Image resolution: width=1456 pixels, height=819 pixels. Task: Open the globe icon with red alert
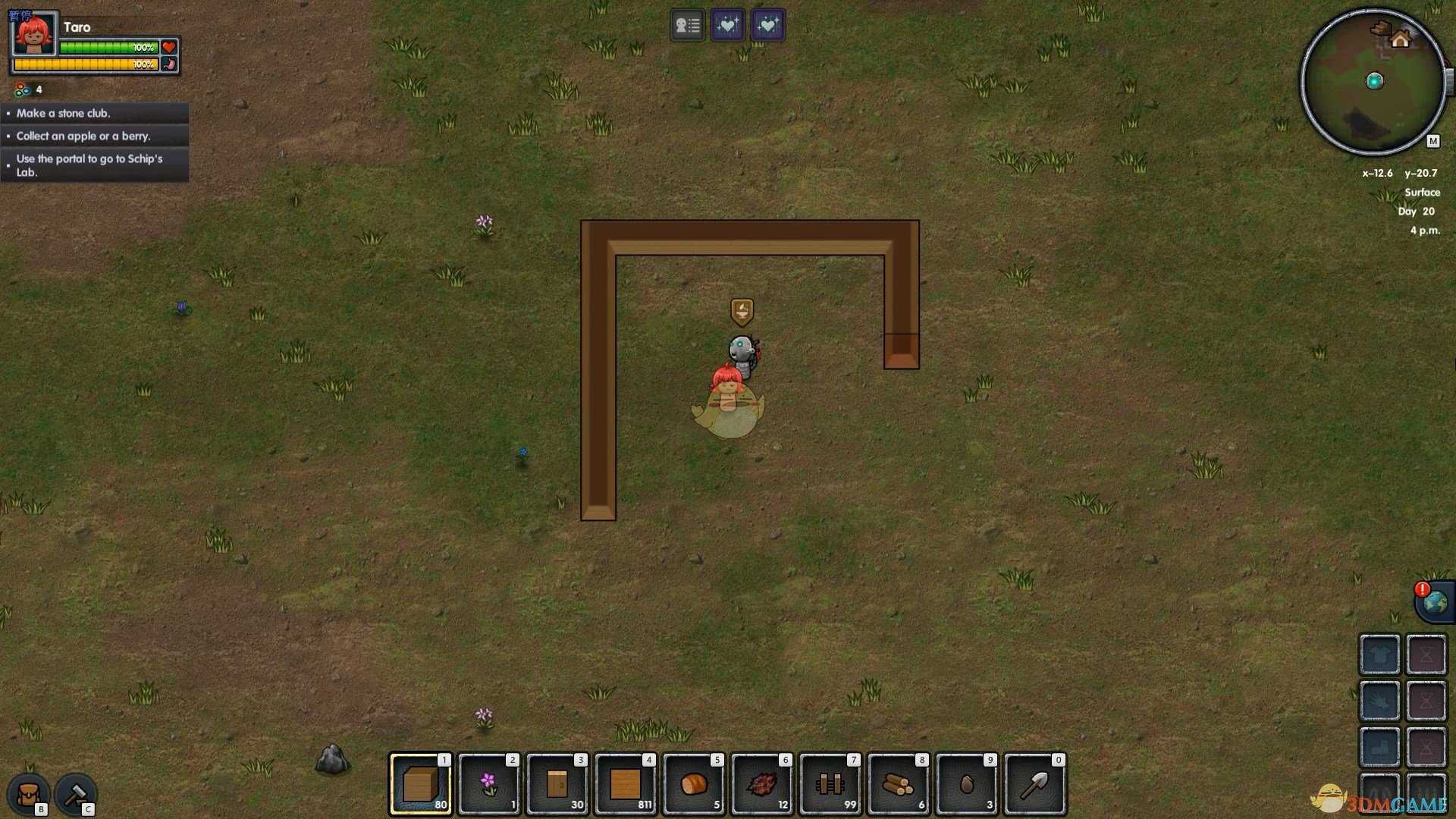point(1434,603)
